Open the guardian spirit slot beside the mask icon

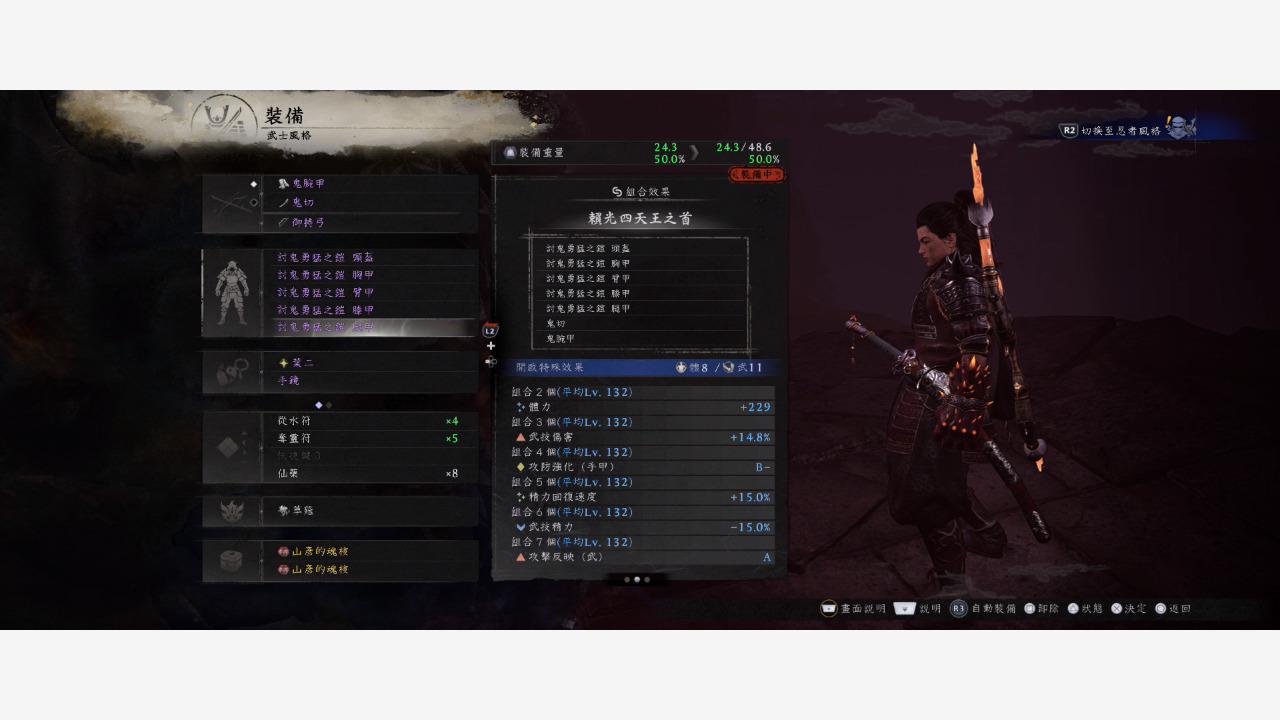point(370,511)
